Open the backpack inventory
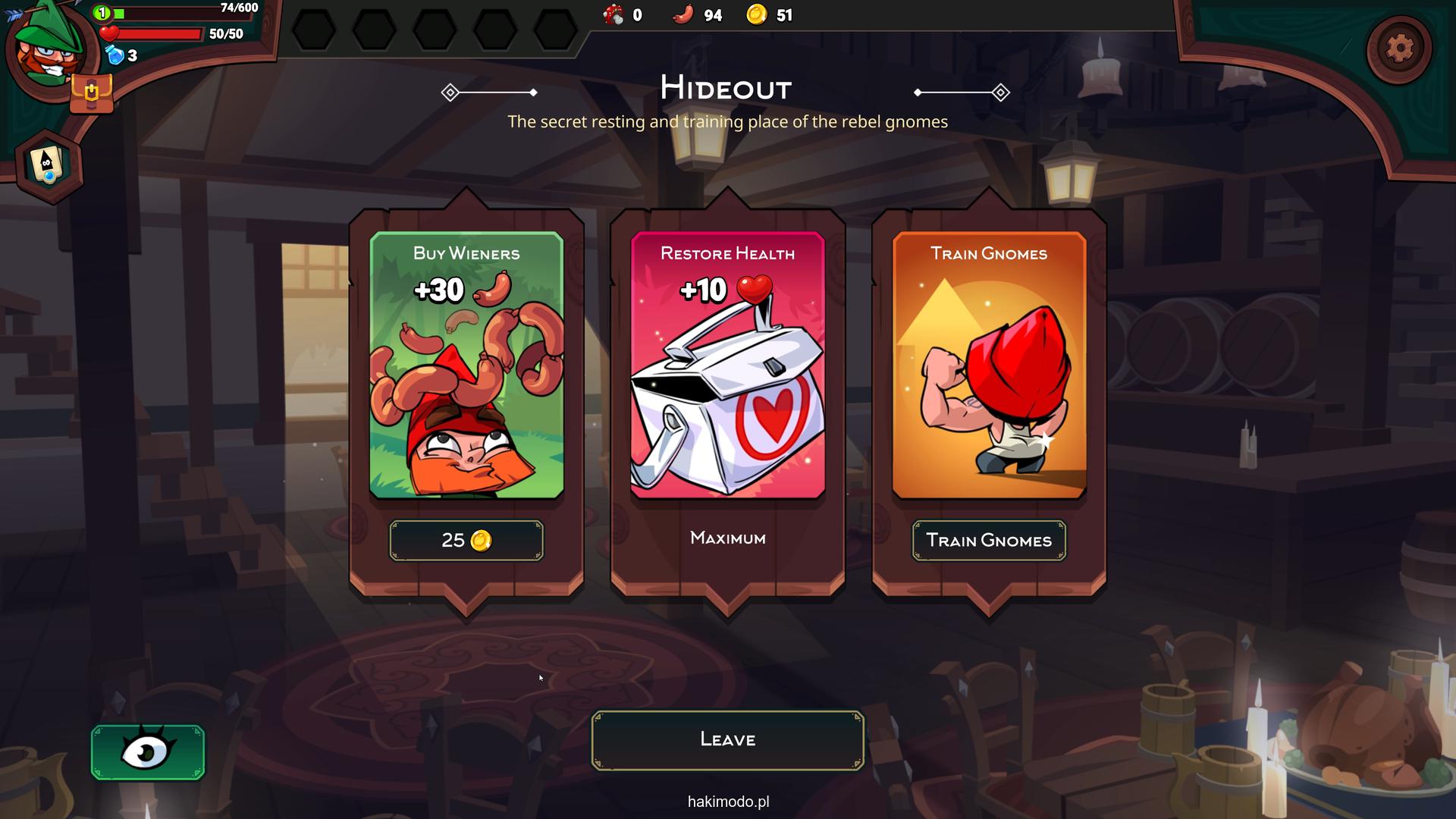Image resolution: width=1456 pixels, height=819 pixels. (91, 94)
